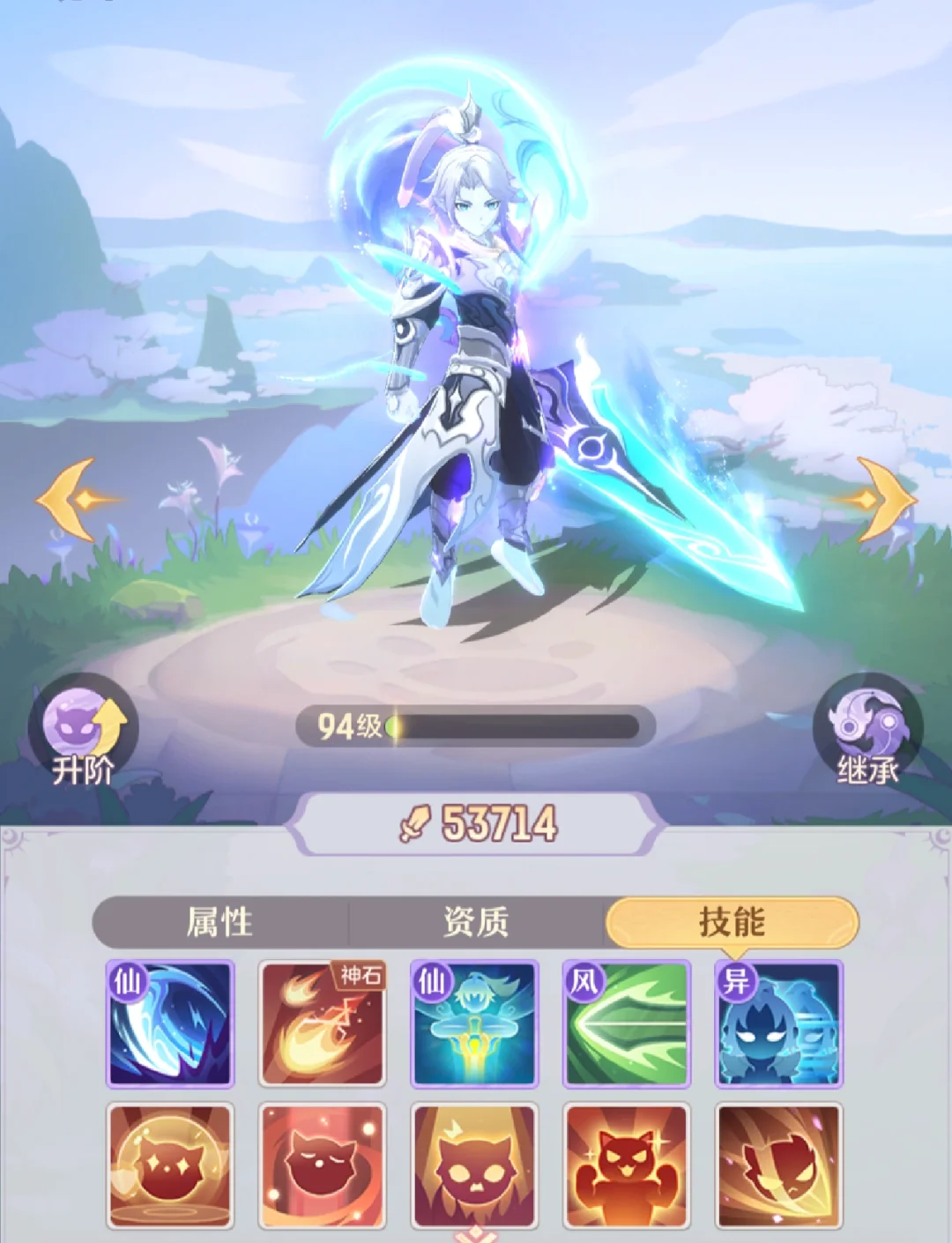Pick the crowned cat skull skill
952x1243 pixels.
475,1165
